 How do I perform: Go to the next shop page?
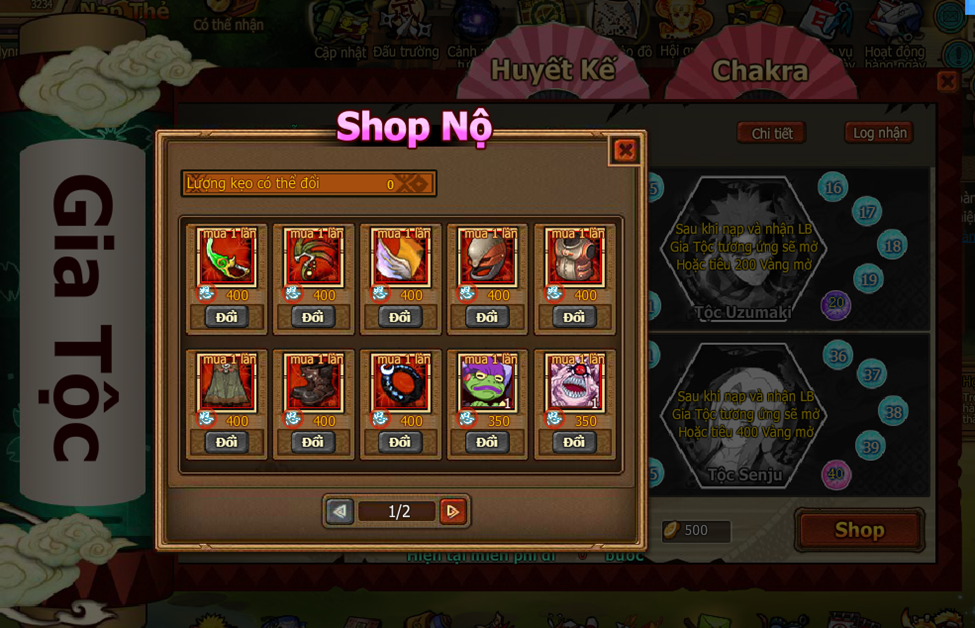tap(452, 512)
